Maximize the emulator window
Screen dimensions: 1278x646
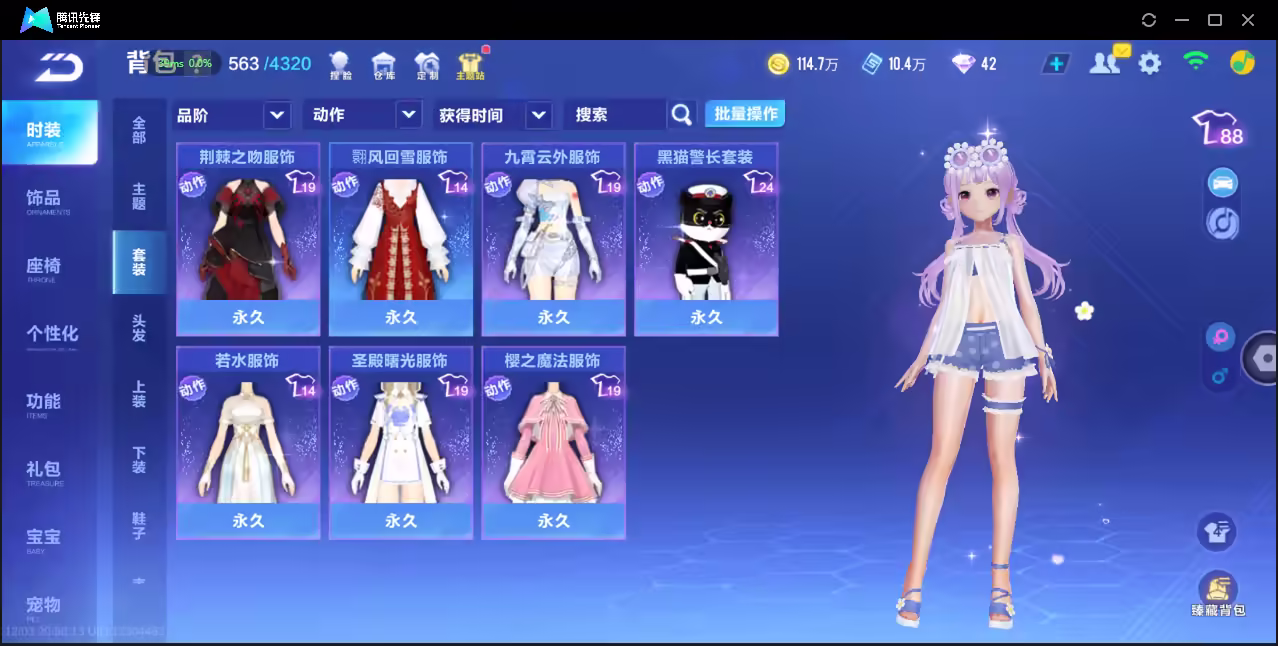1215,20
